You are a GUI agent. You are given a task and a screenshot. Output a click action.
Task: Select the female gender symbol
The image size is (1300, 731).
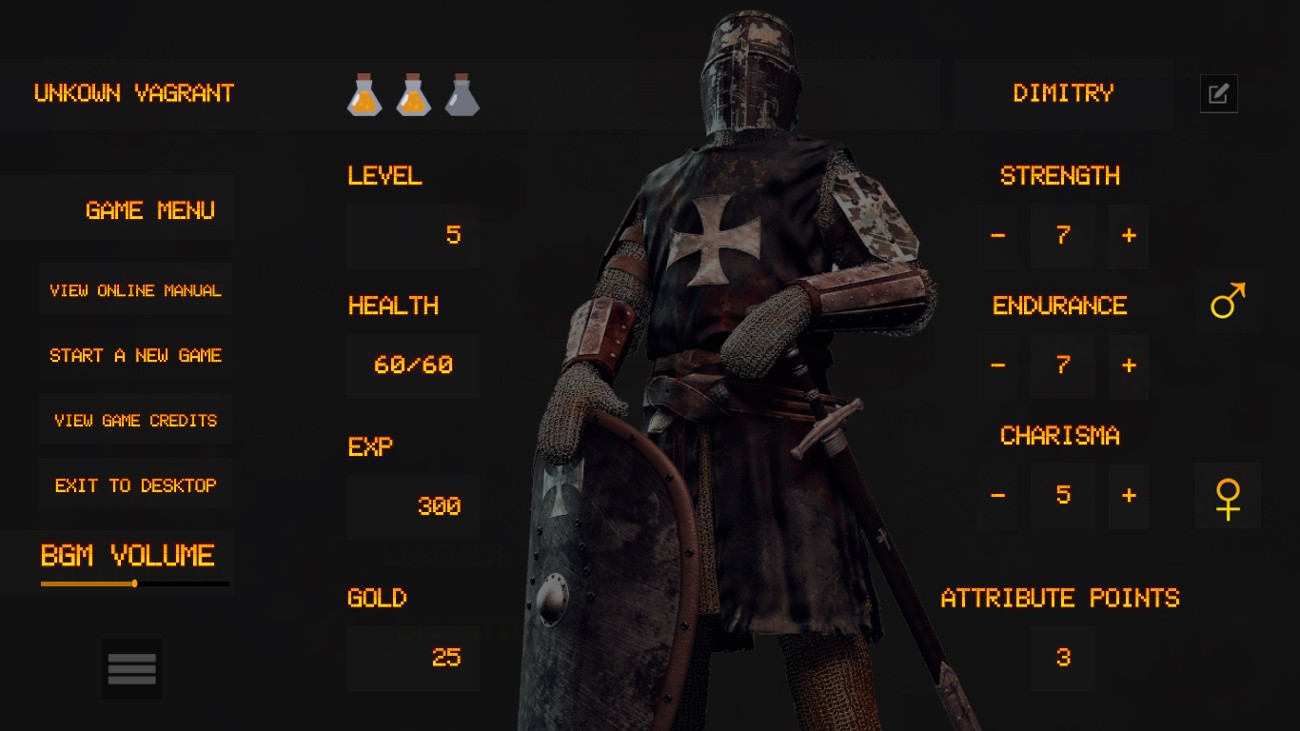(x=1227, y=496)
